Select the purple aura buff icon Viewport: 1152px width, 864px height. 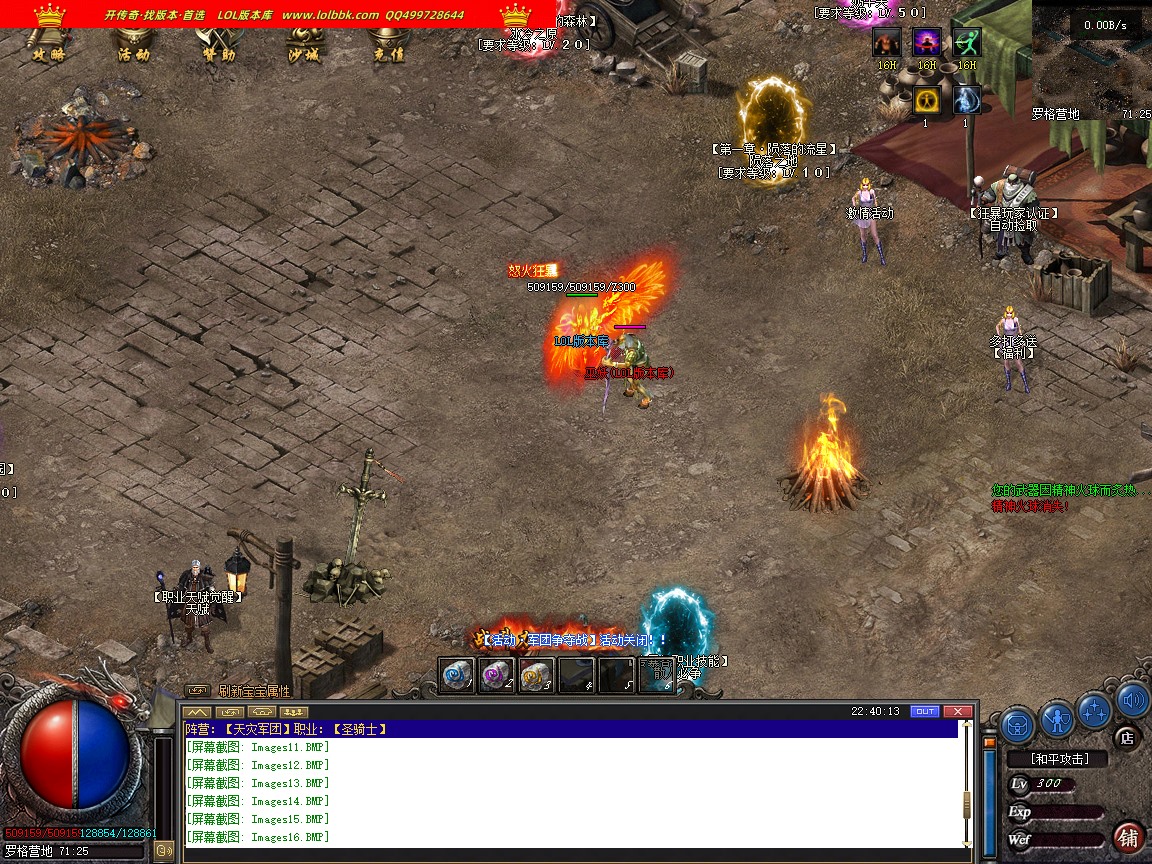(926, 42)
